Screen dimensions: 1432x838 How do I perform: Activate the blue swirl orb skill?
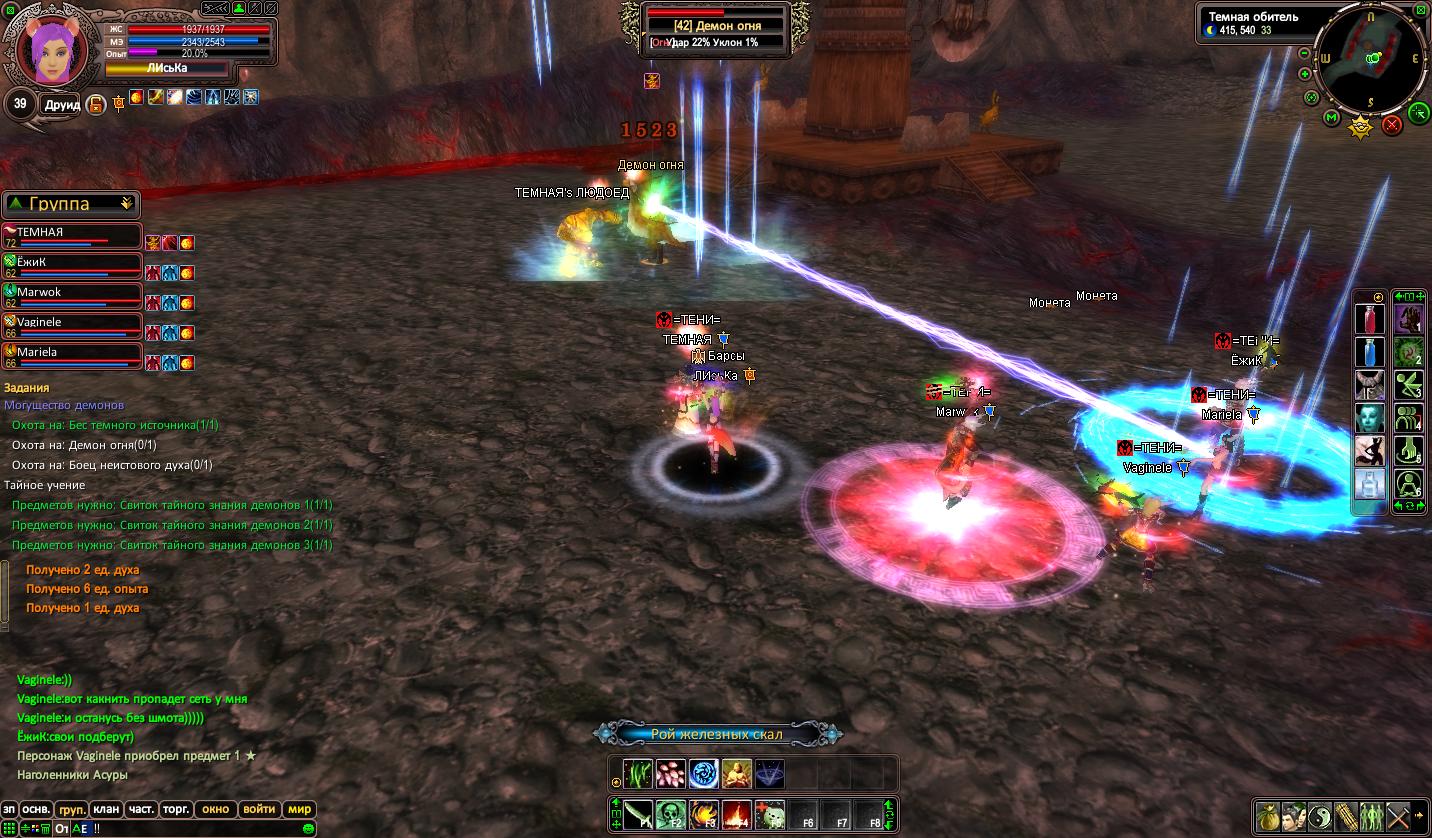click(703, 773)
